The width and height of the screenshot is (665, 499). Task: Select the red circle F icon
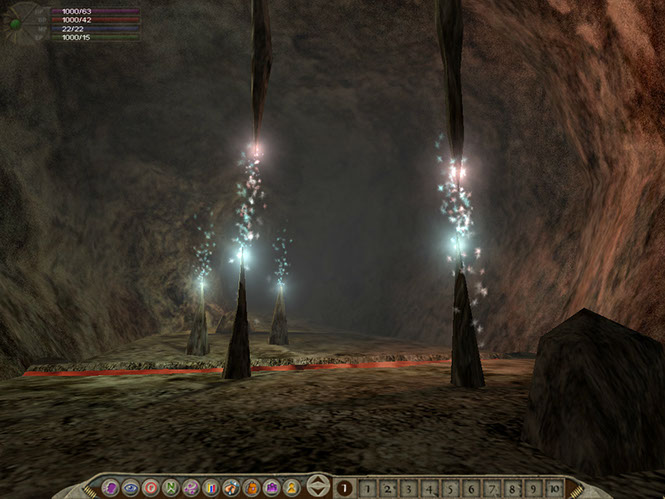coord(151,488)
